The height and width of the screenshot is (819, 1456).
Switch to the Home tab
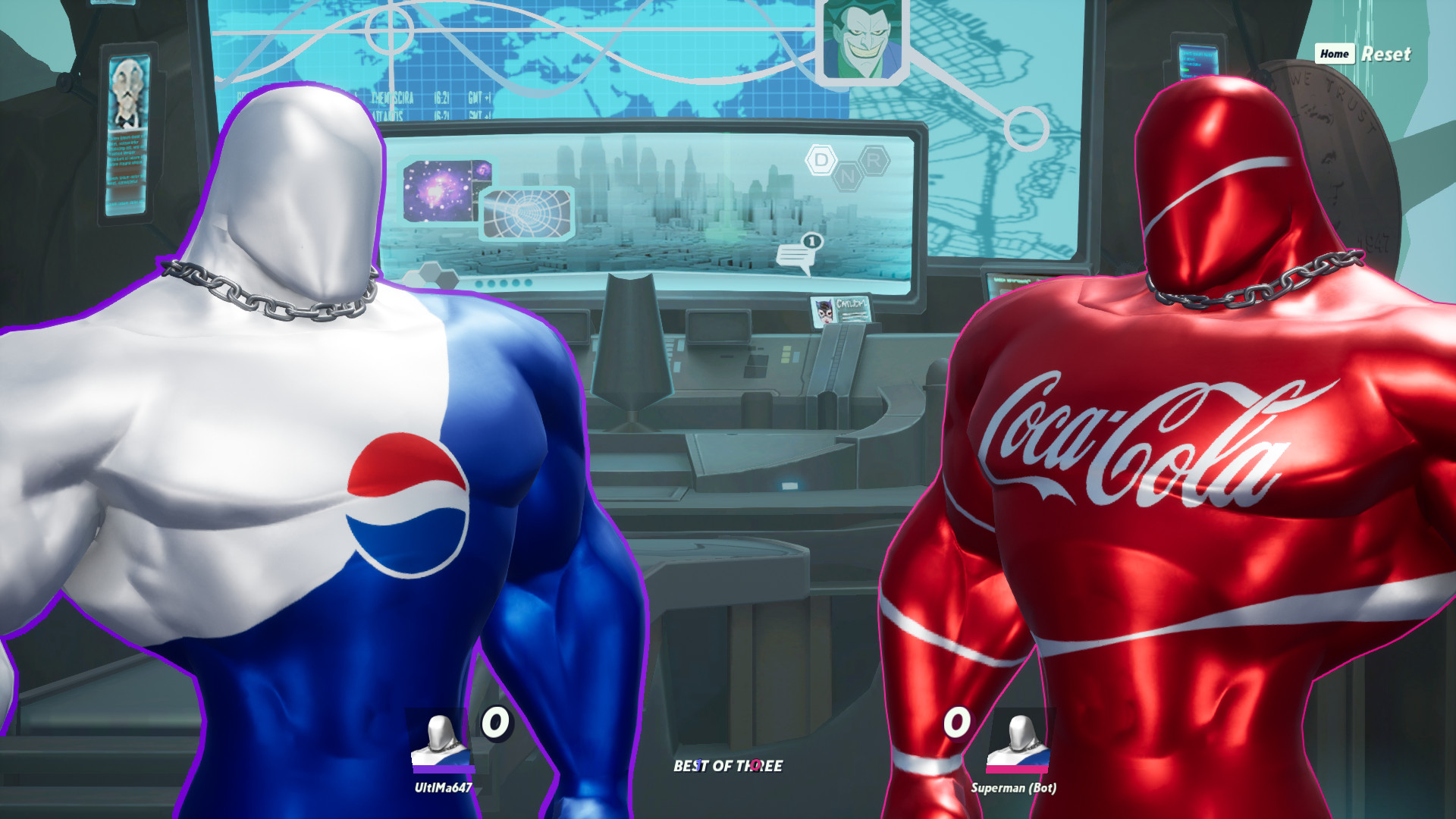pos(1335,54)
